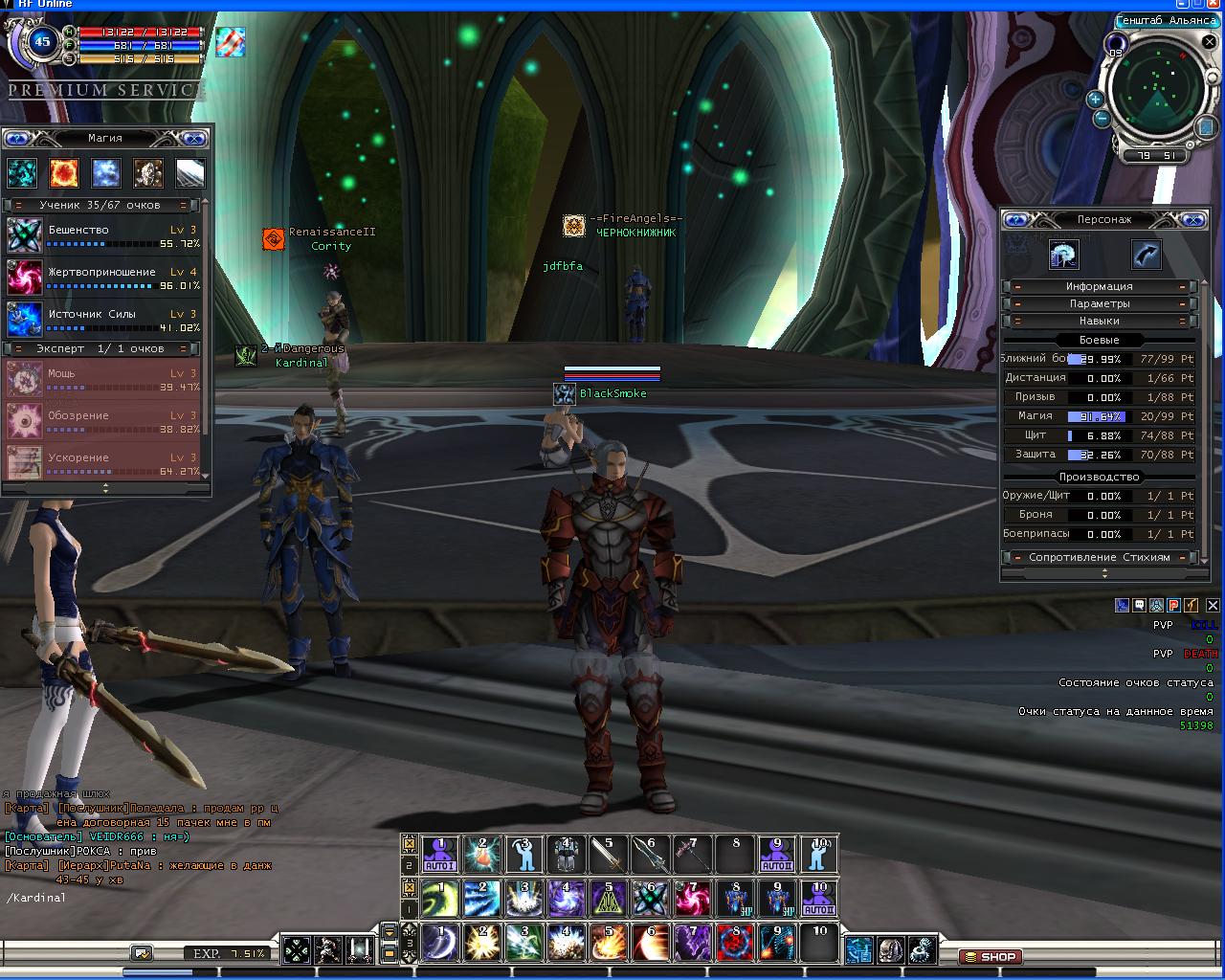
Task: Close the Персонаж character window
Action: 1192,220
